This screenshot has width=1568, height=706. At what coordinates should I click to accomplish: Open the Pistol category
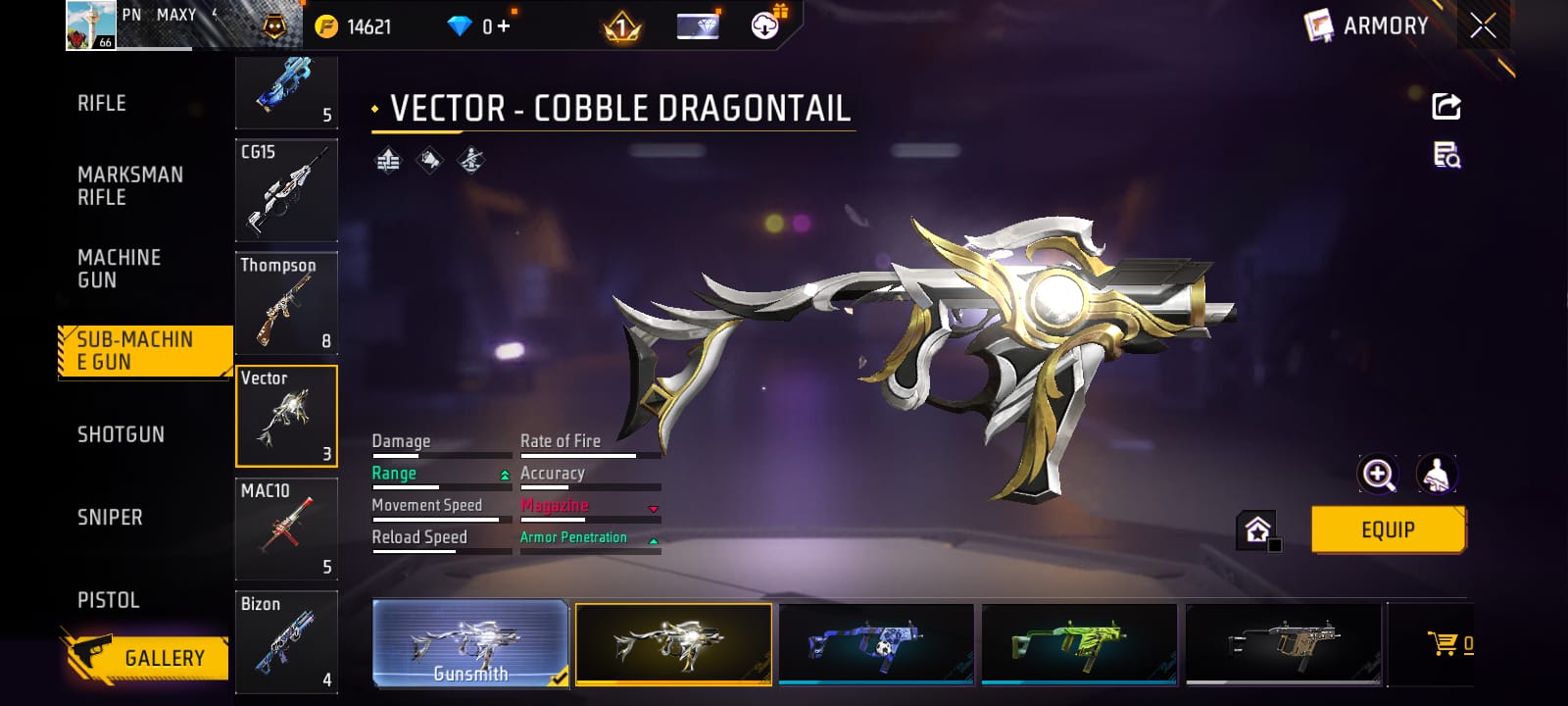coord(108,600)
